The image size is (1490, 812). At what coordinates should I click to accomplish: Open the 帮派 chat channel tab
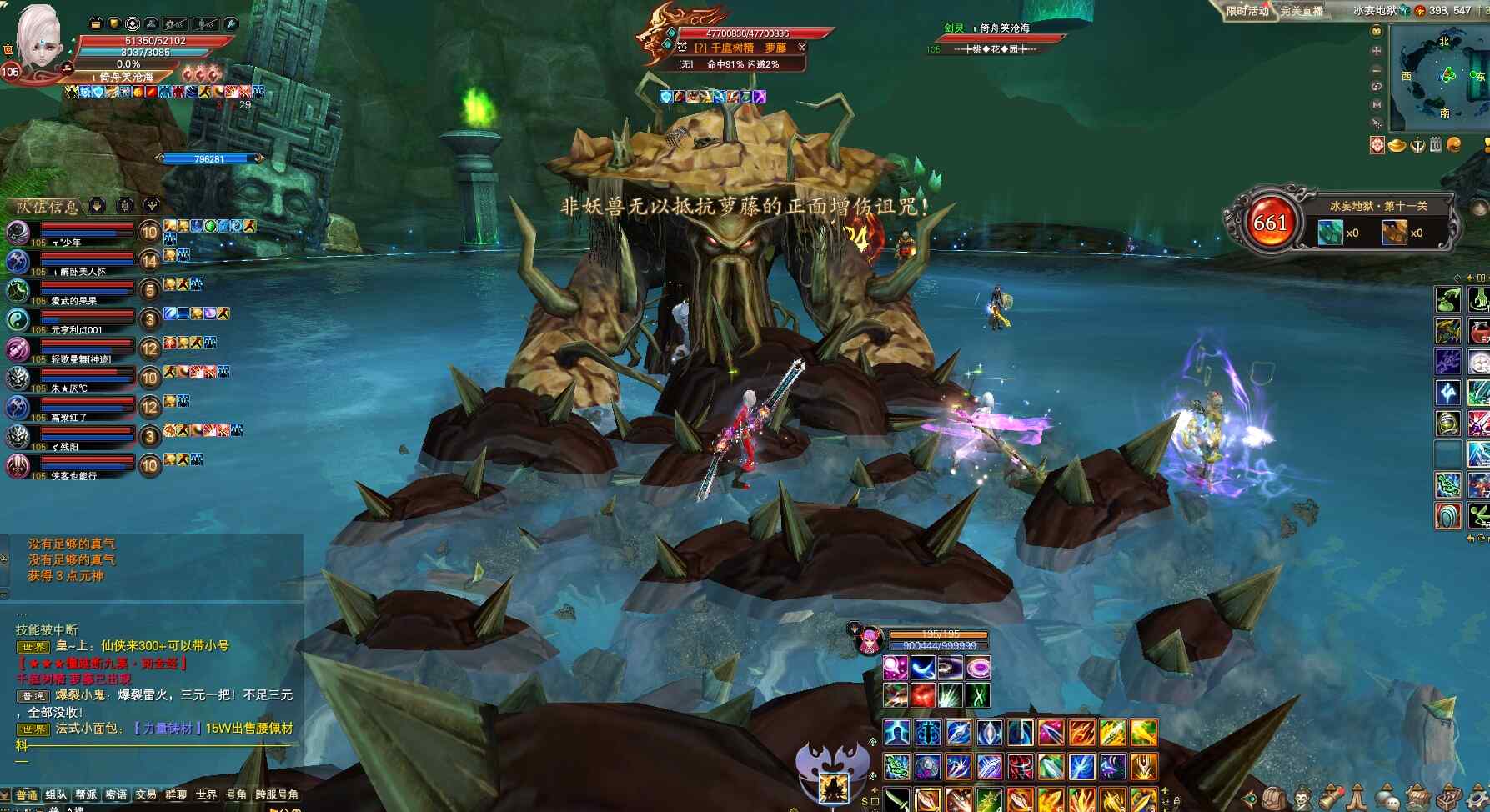[86, 795]
